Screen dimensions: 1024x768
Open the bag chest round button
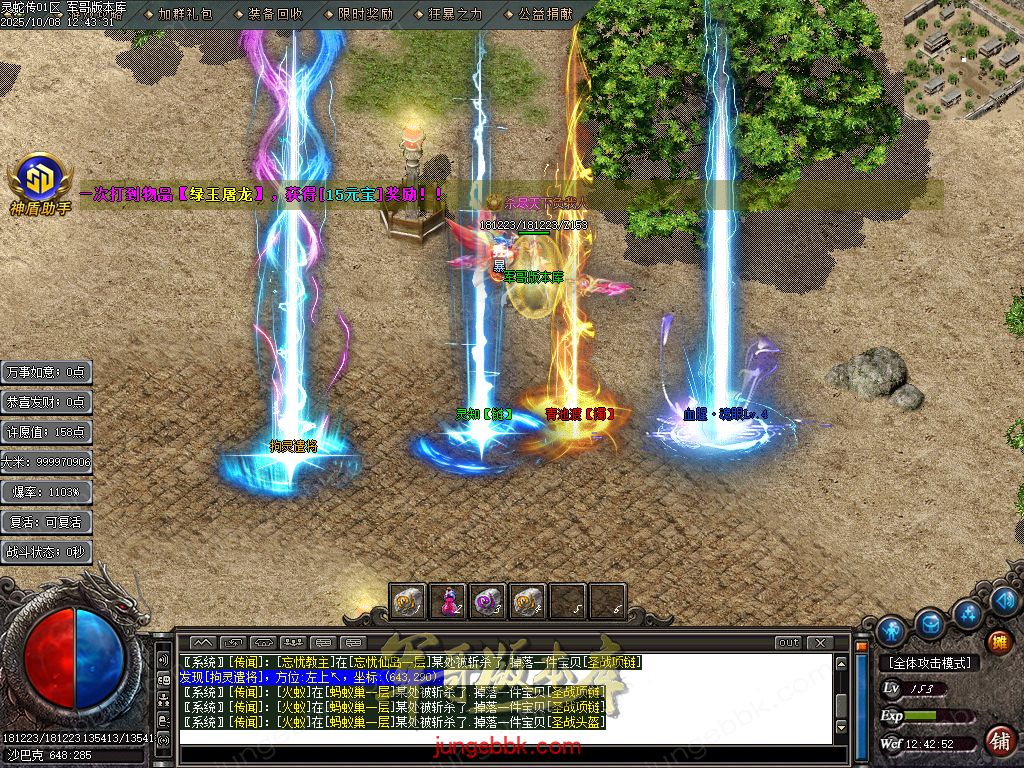[930, 622]
